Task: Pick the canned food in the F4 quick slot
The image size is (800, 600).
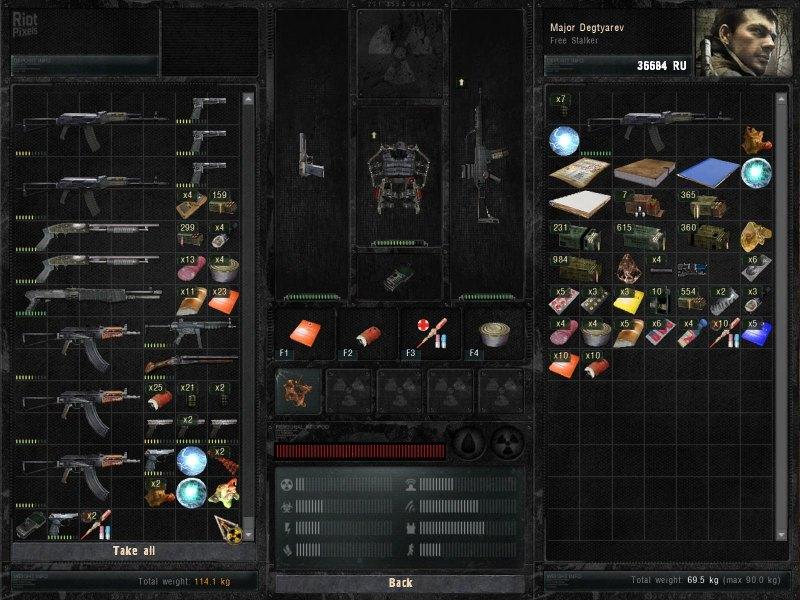Action: point(492,332)
